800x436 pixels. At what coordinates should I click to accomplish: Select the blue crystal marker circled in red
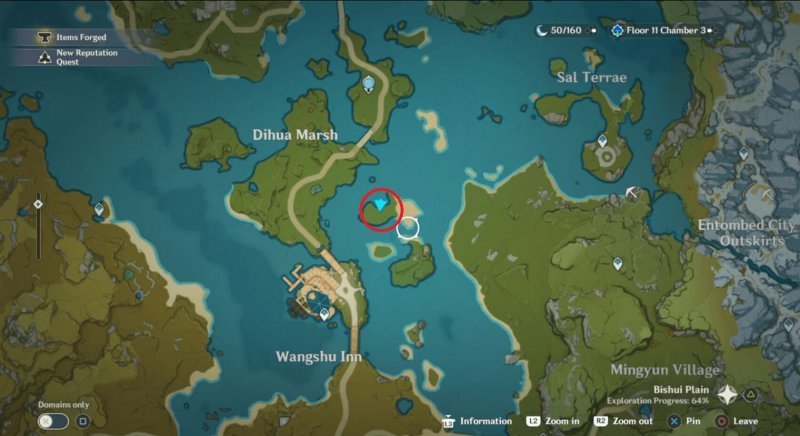380,205
